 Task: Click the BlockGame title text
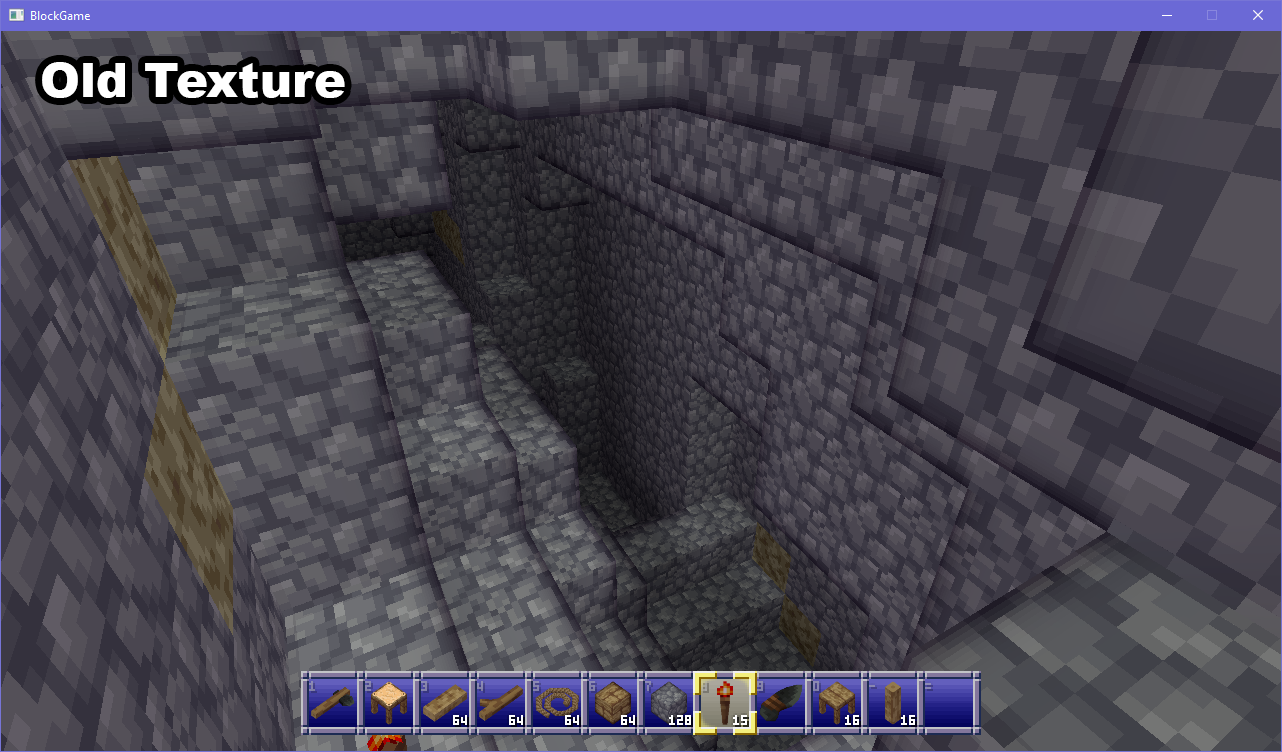point(60,15)
